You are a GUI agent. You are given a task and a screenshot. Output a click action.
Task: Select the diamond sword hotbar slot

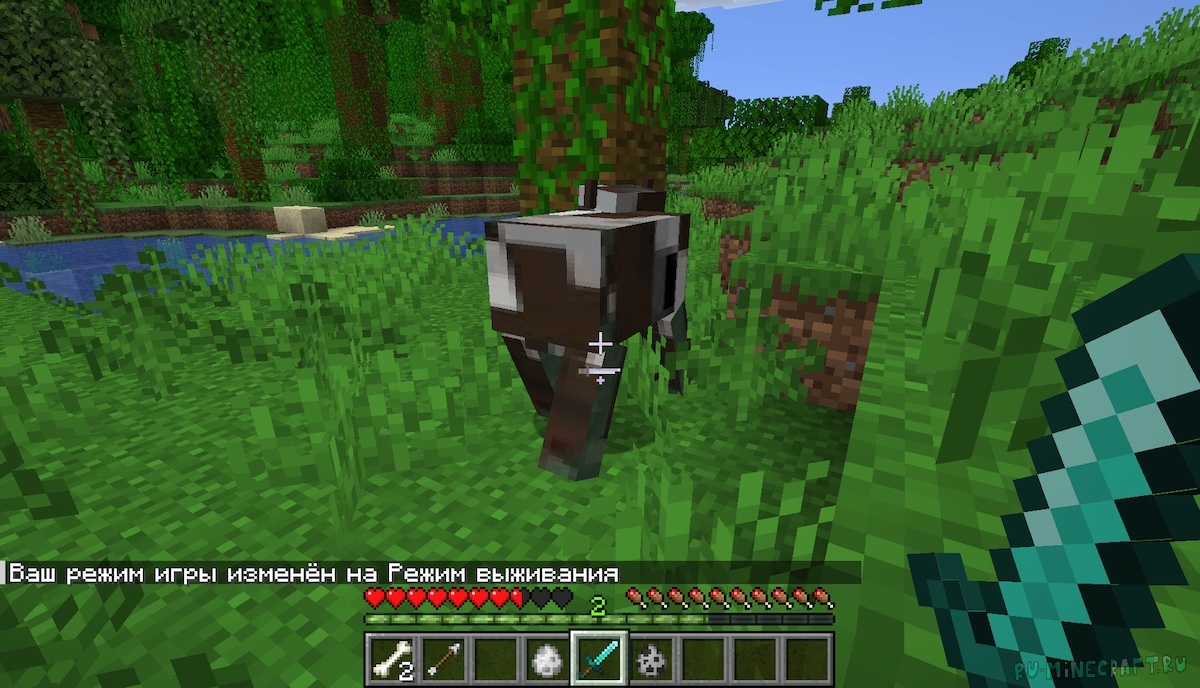pyautogui.click(x=598, y=657)
